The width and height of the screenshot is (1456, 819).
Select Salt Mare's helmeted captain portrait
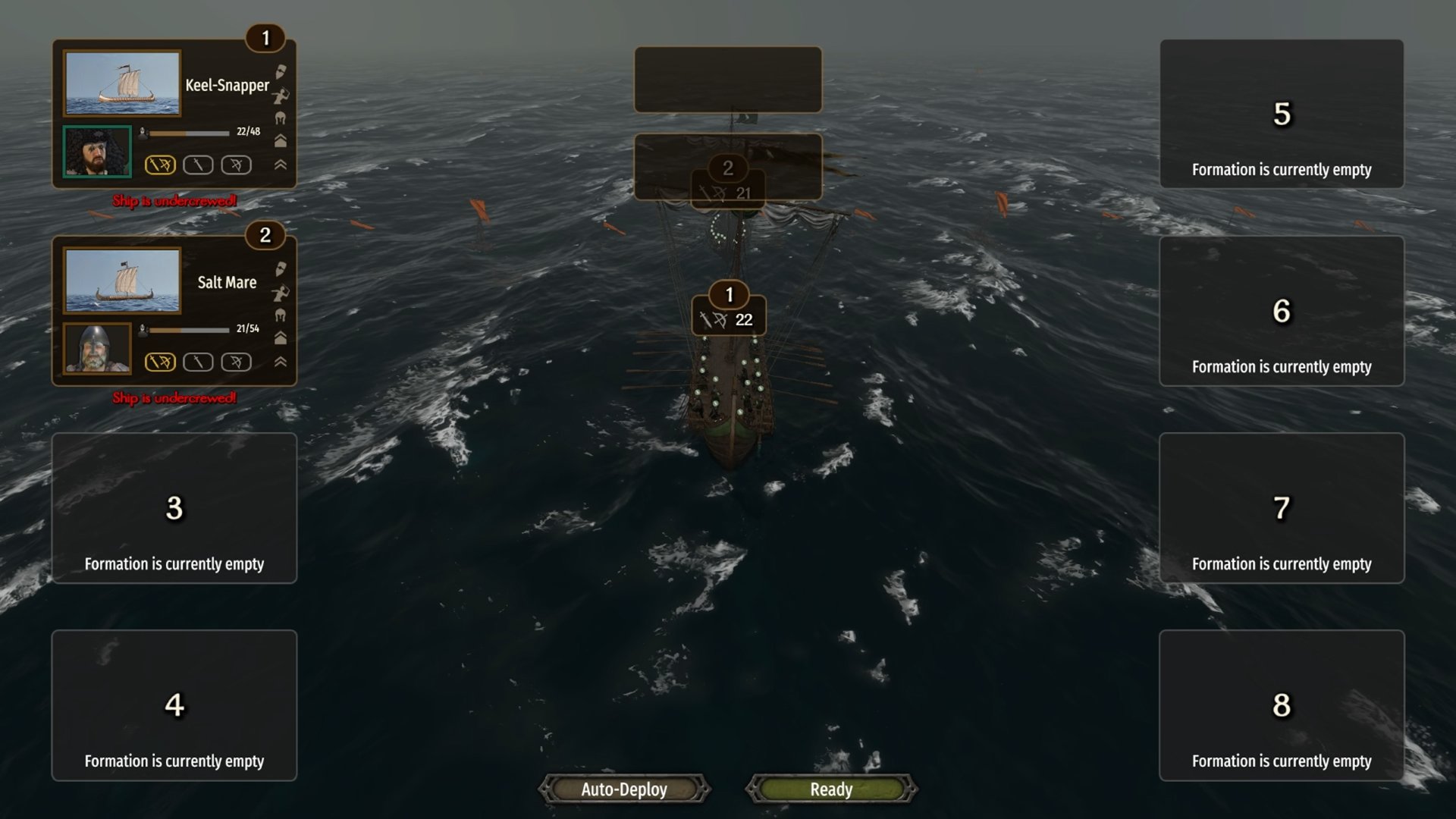97,349
